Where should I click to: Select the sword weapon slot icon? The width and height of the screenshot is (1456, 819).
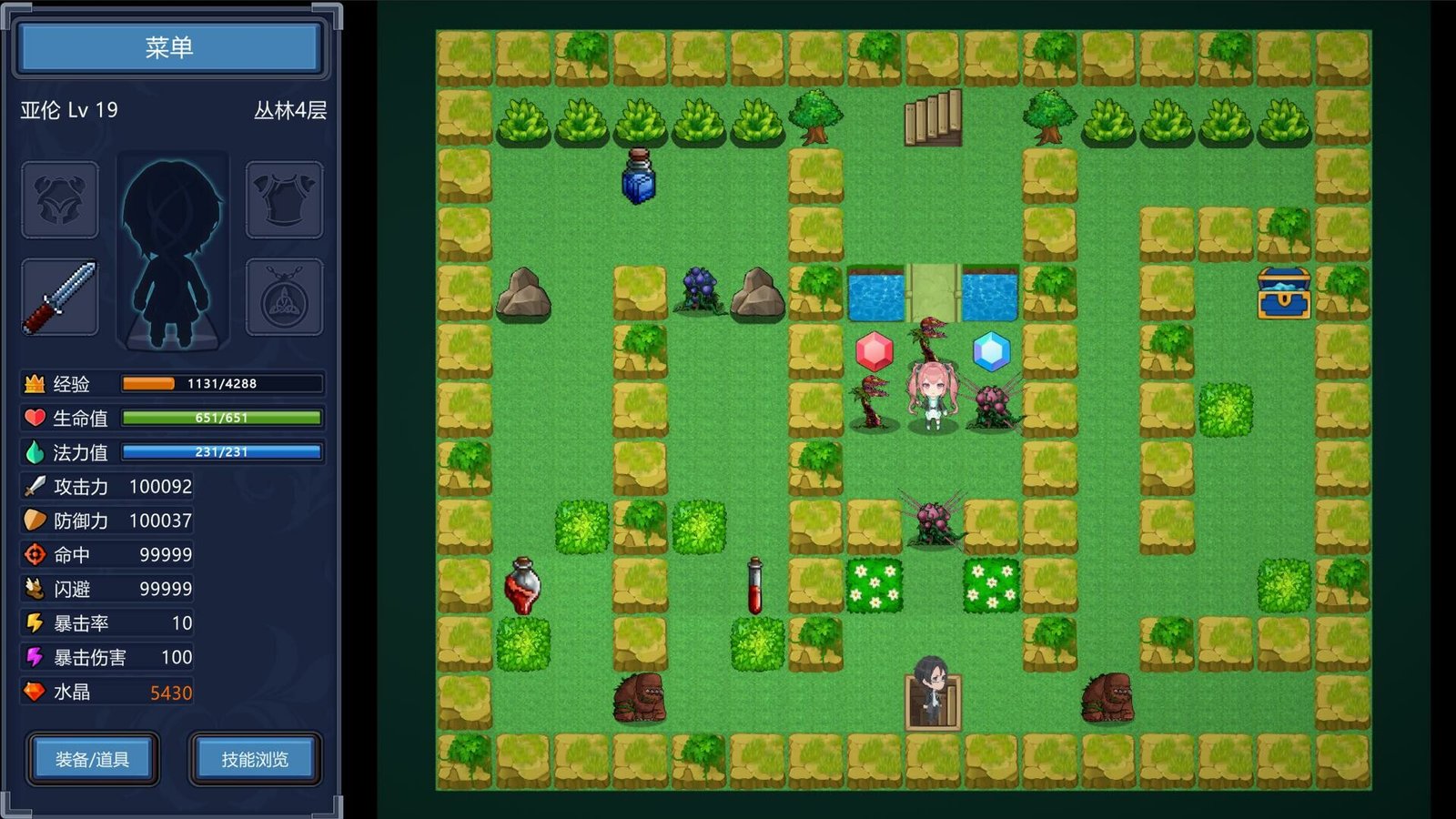(x=59, y=295)
